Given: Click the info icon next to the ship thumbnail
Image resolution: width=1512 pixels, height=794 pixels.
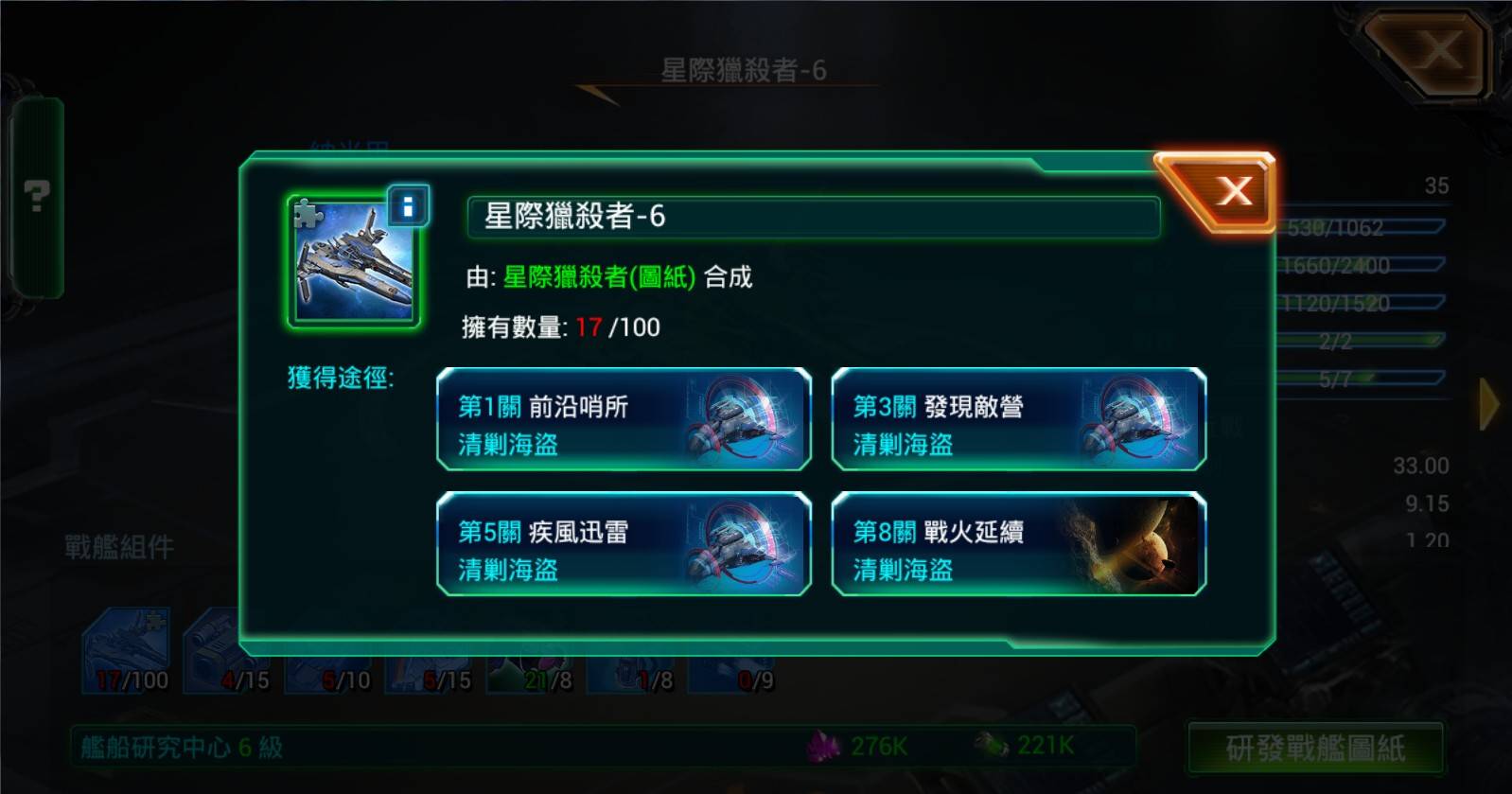Looking at the screenshot, I should 407,206.
